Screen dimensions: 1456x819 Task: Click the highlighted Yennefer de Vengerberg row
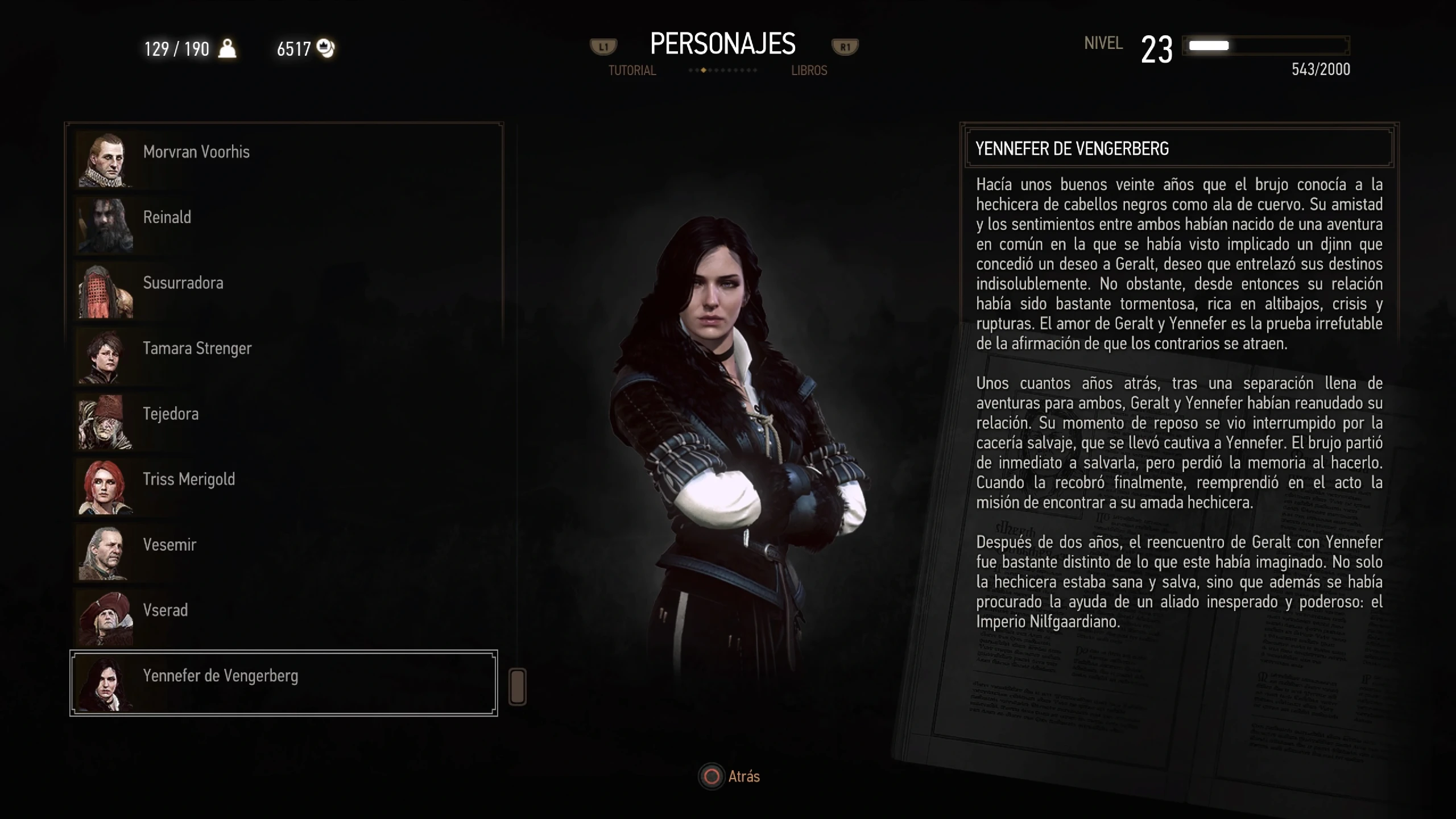283,682
